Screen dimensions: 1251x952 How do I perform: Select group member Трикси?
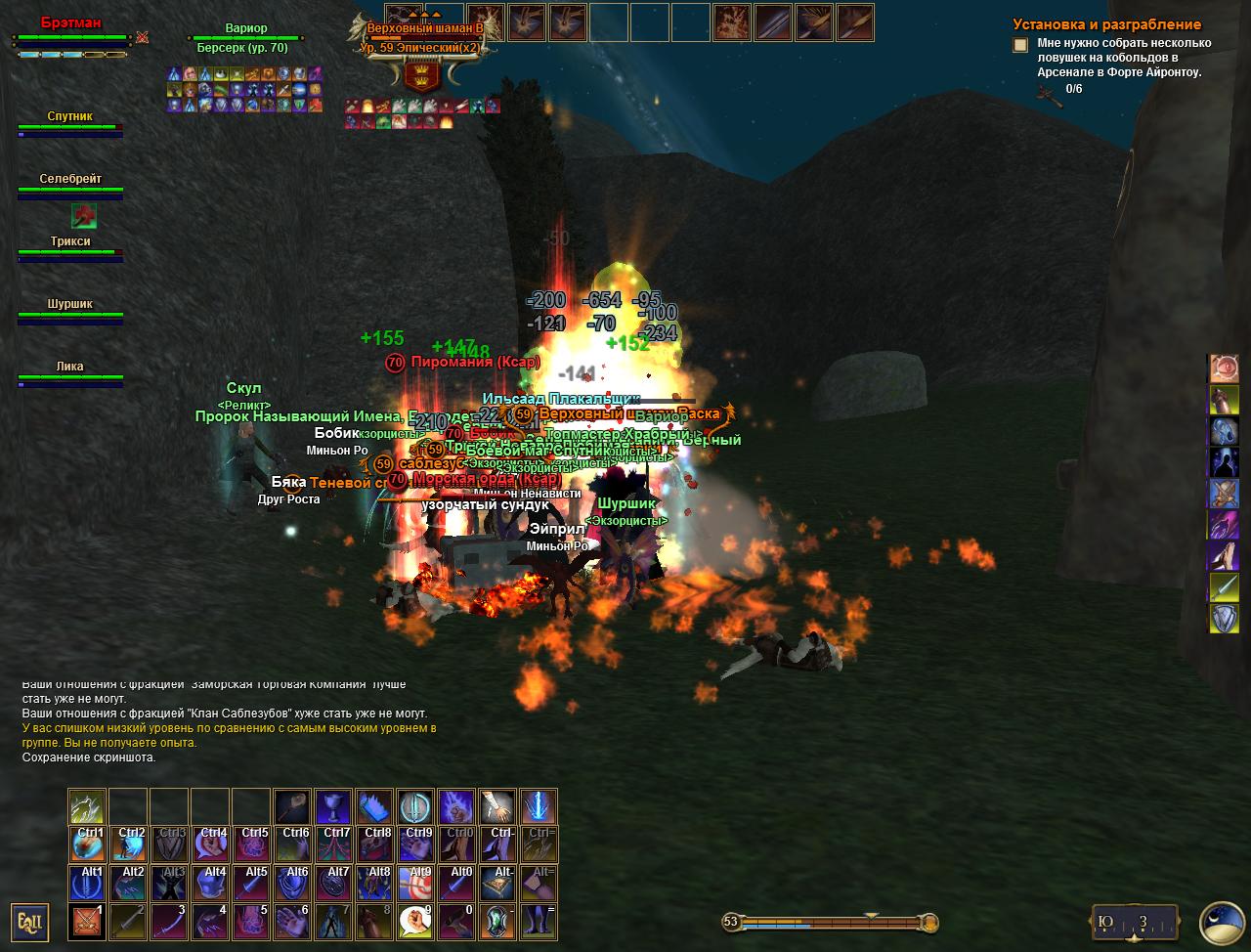70,247
